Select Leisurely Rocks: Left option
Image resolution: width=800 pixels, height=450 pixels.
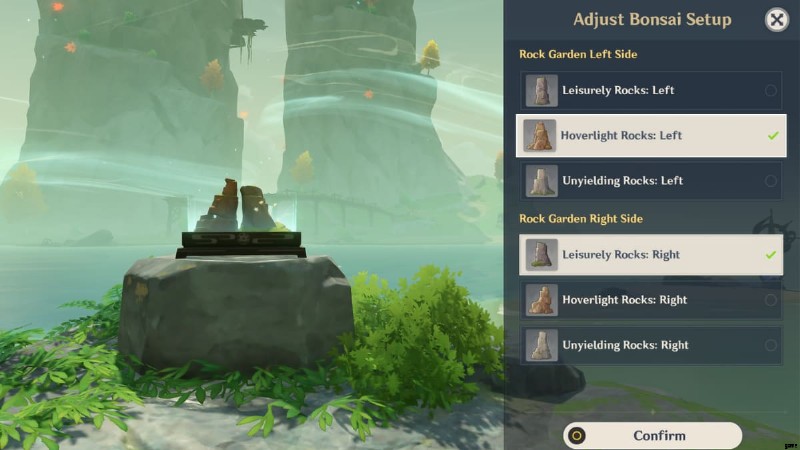[650, 90]
